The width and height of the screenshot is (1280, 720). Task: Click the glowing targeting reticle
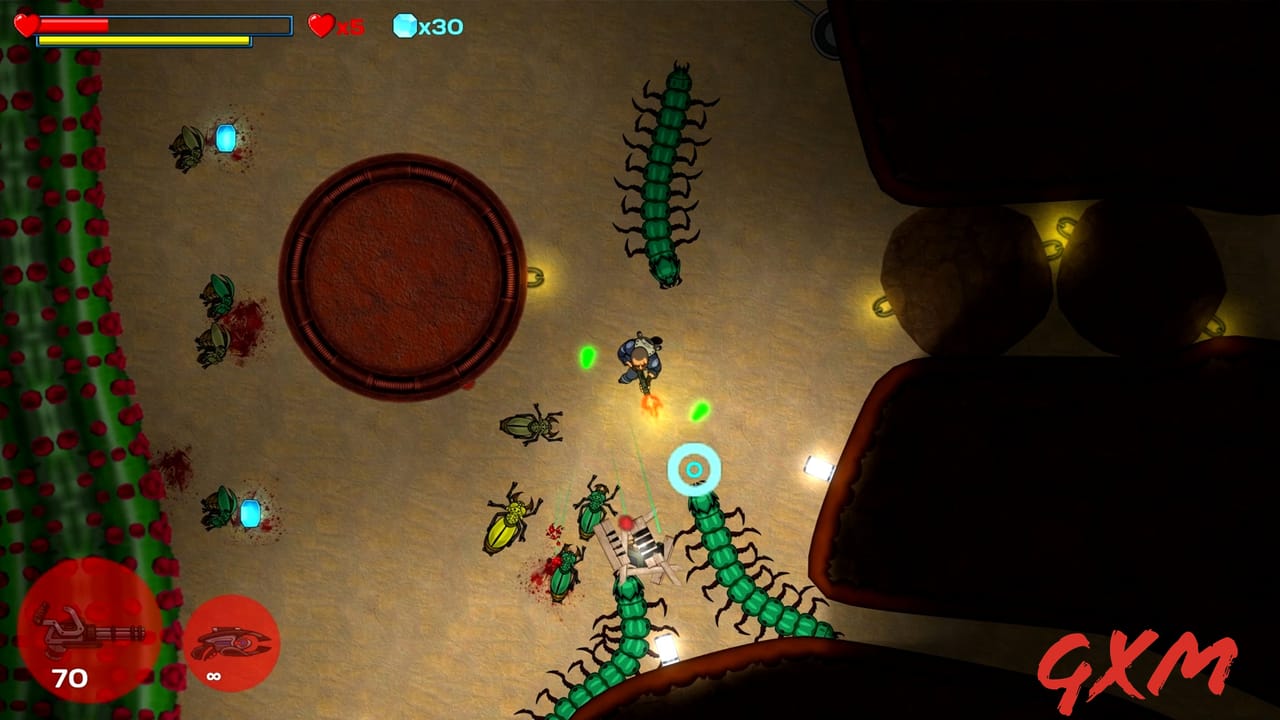tap(692, 466)
